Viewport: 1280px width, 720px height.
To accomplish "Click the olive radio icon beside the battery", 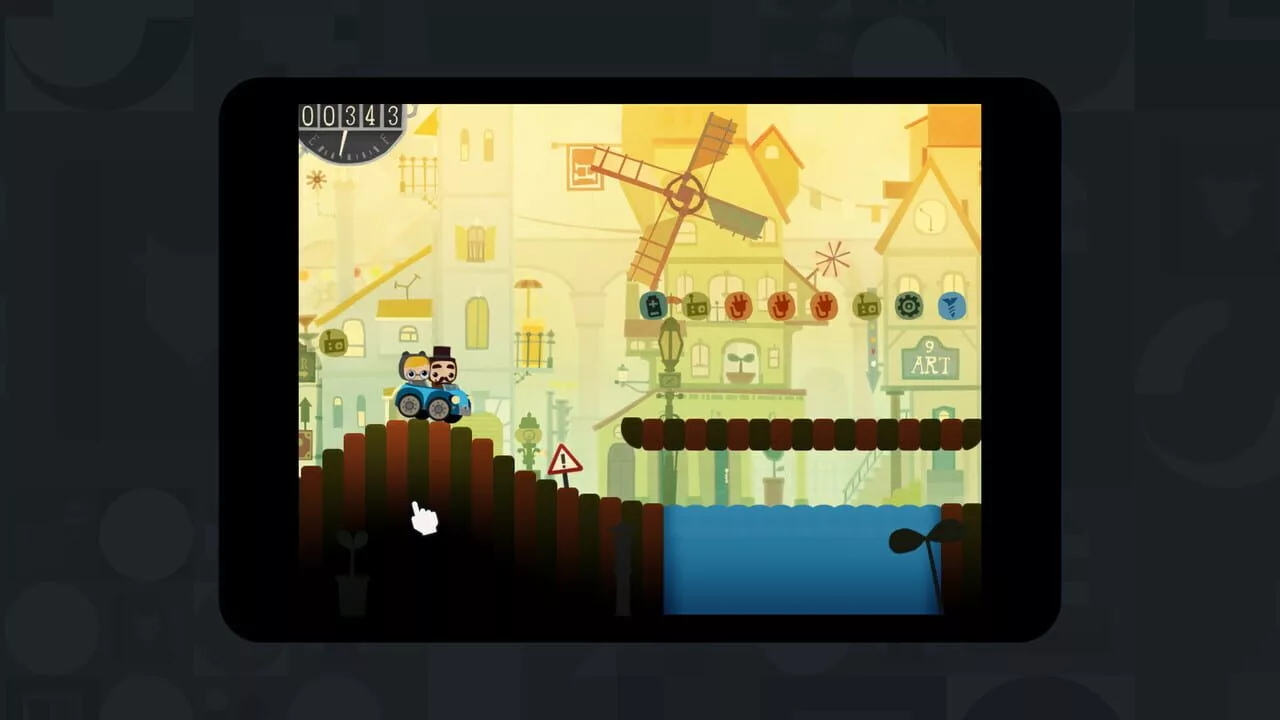I will coord(696,306).
